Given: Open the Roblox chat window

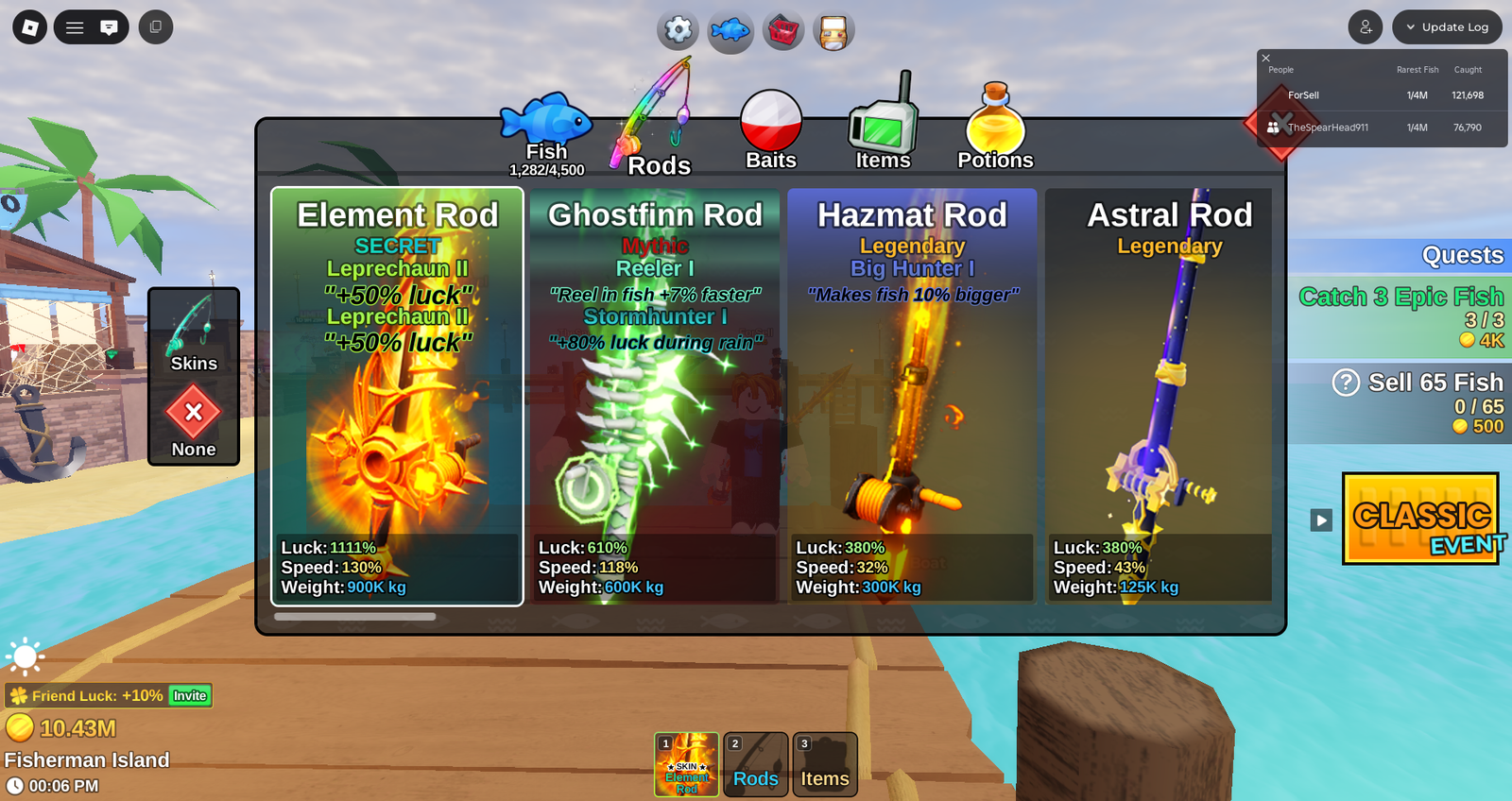Looking at the screenshot, I should [110, 27].
